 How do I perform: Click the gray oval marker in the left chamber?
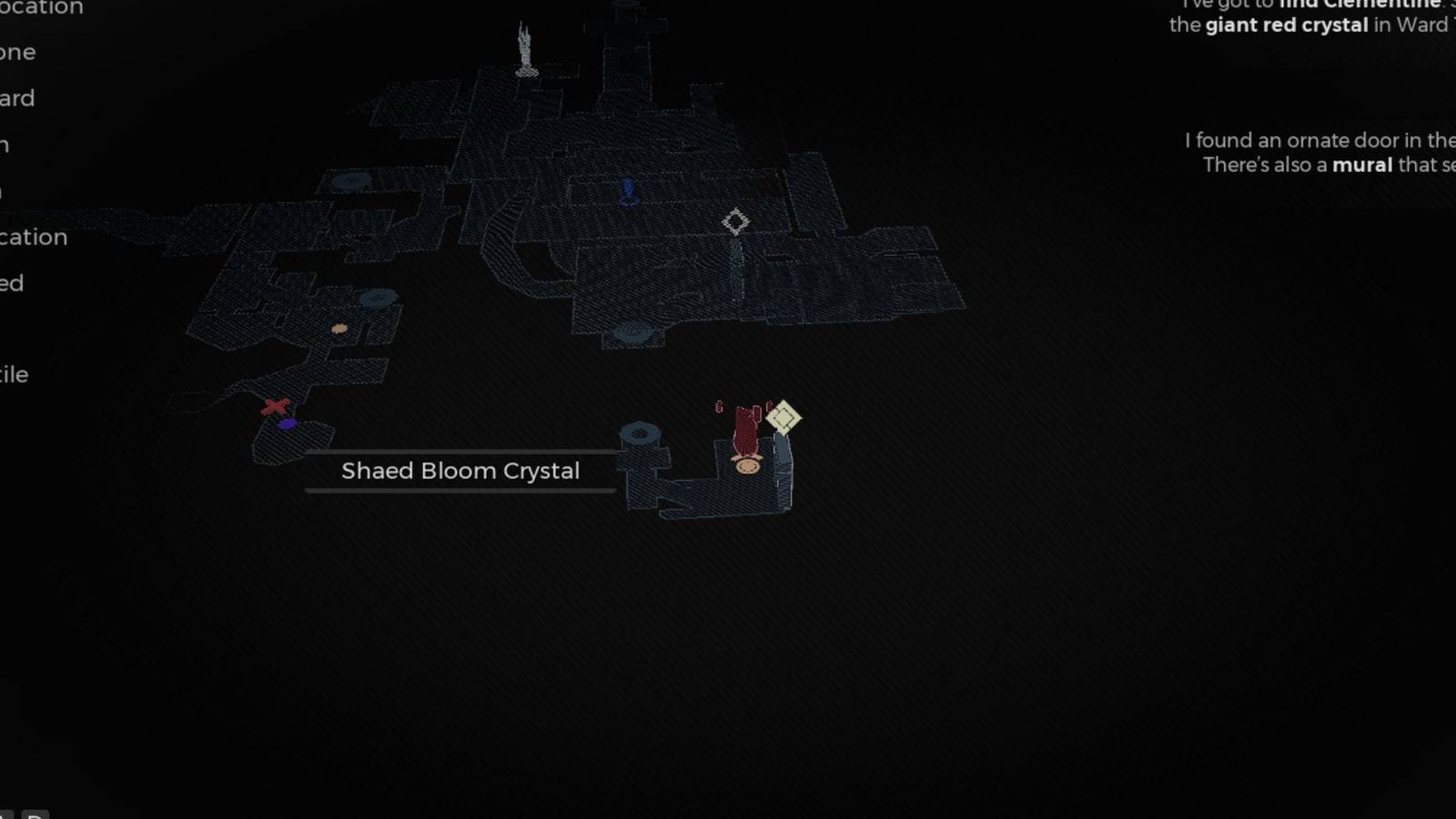377,297
